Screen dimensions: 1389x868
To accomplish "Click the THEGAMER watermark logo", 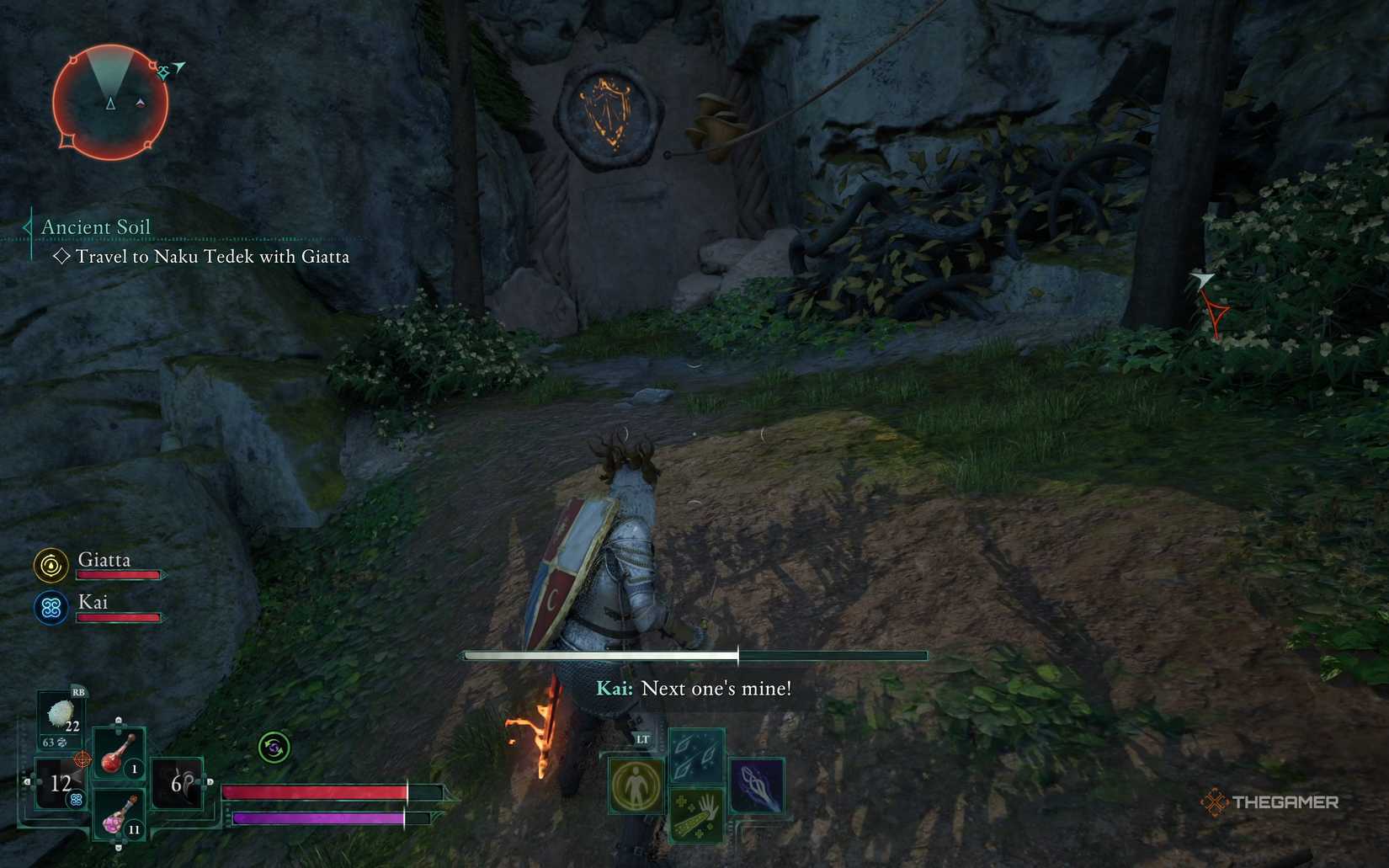I will 1271,802.
